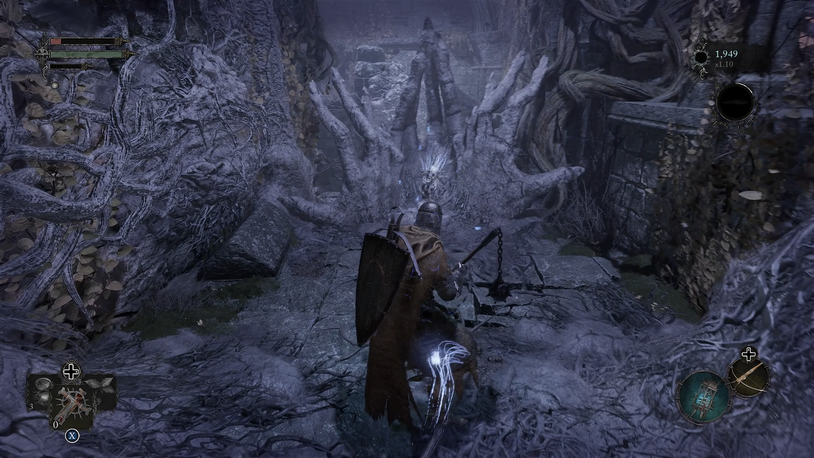Select the round pouch item with count 3
This screenshot has height=458, width=814.
[x=43, y=391]
